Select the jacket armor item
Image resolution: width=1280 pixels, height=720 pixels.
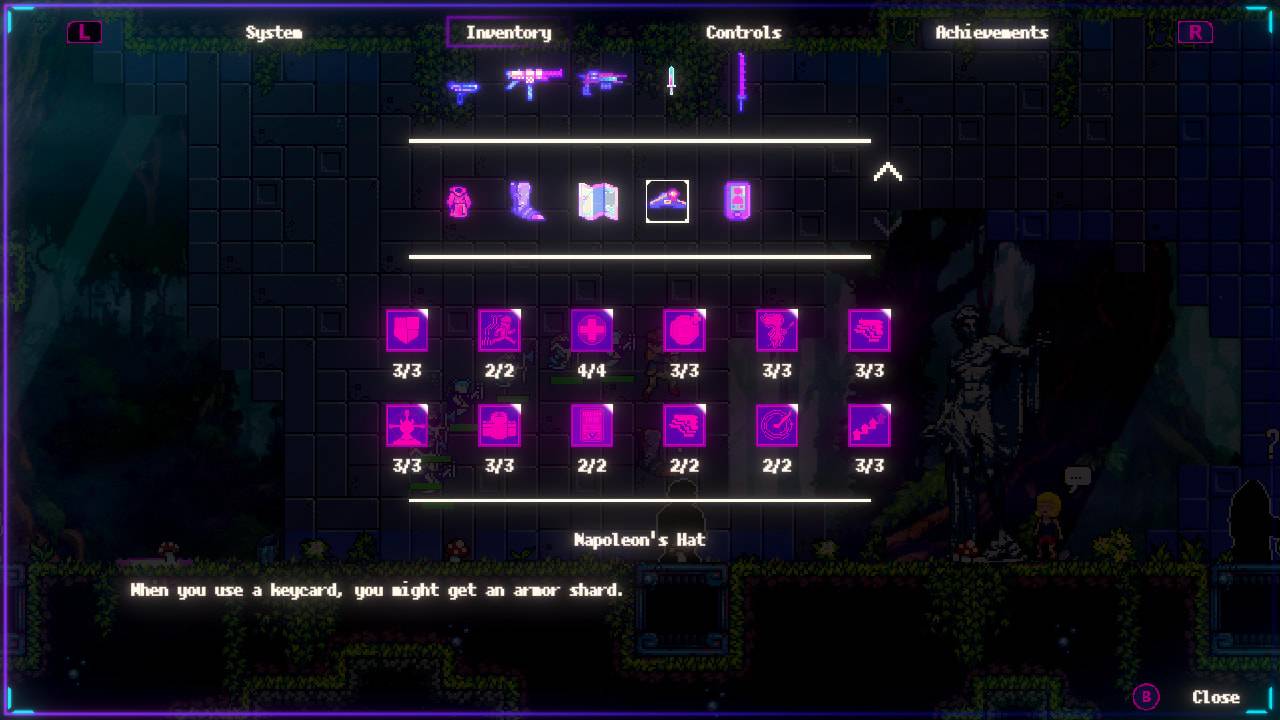pos(457,201)
